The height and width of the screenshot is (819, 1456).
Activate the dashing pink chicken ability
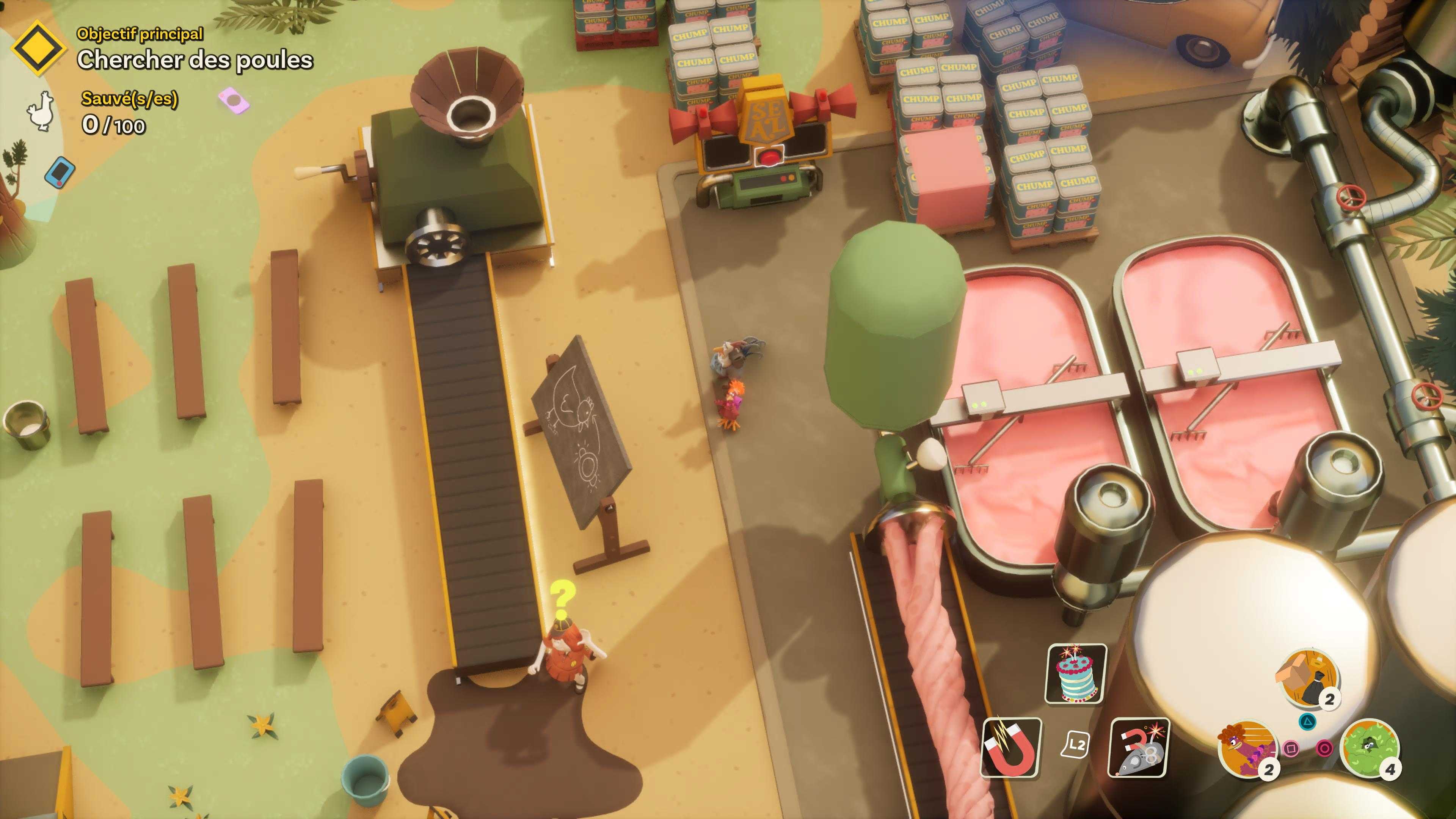pos(1247,748)
